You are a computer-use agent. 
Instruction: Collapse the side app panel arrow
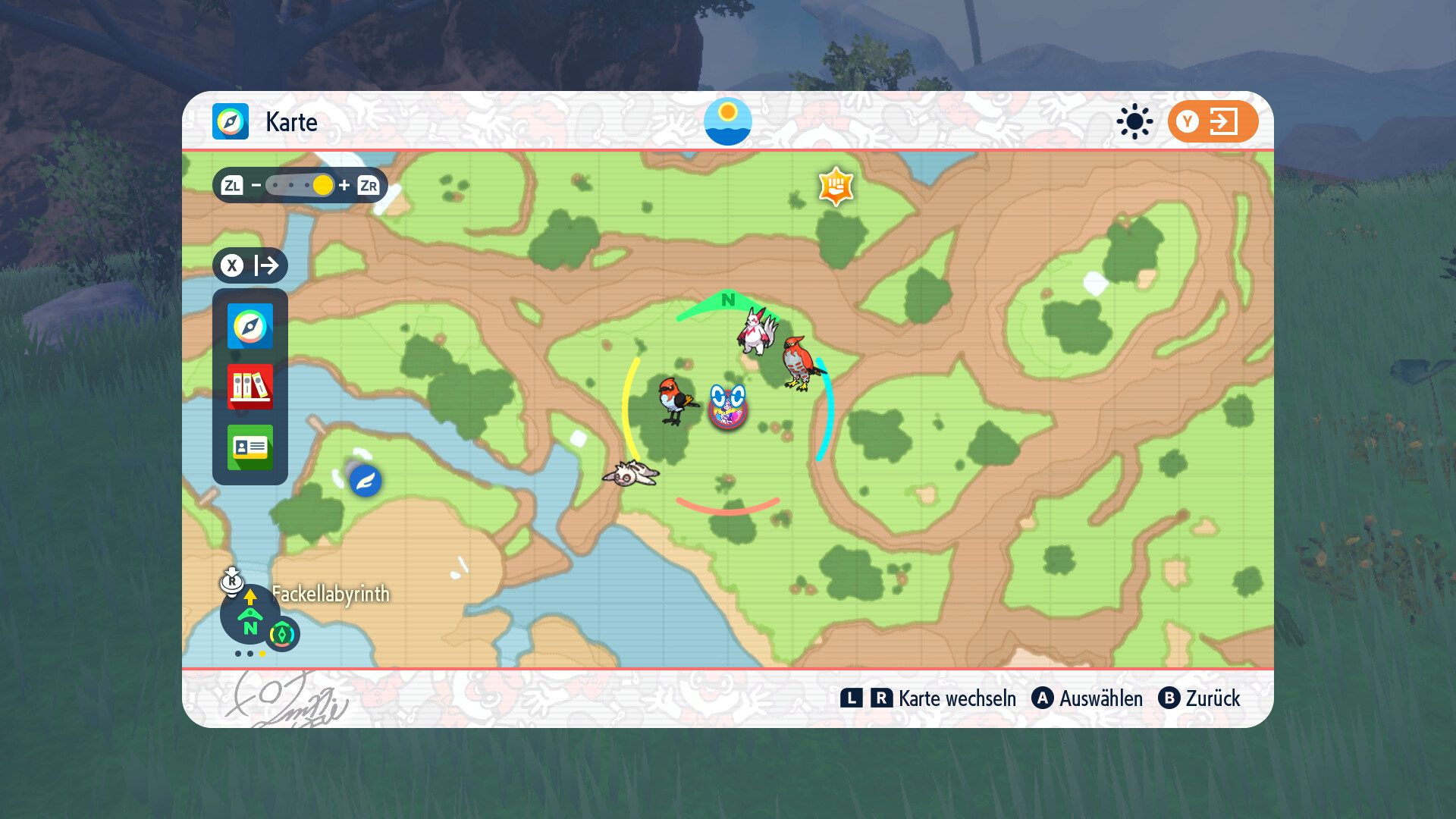[250, 265]
